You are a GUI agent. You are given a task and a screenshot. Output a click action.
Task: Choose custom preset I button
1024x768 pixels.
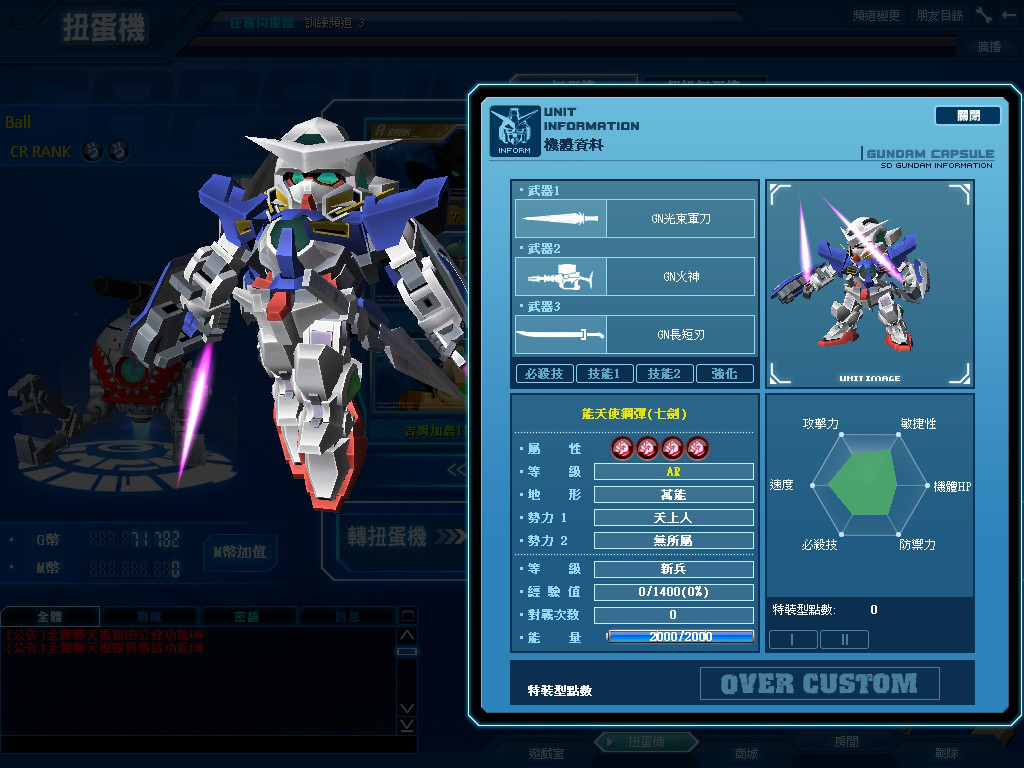pyautogui.click(x=792, y=640)
